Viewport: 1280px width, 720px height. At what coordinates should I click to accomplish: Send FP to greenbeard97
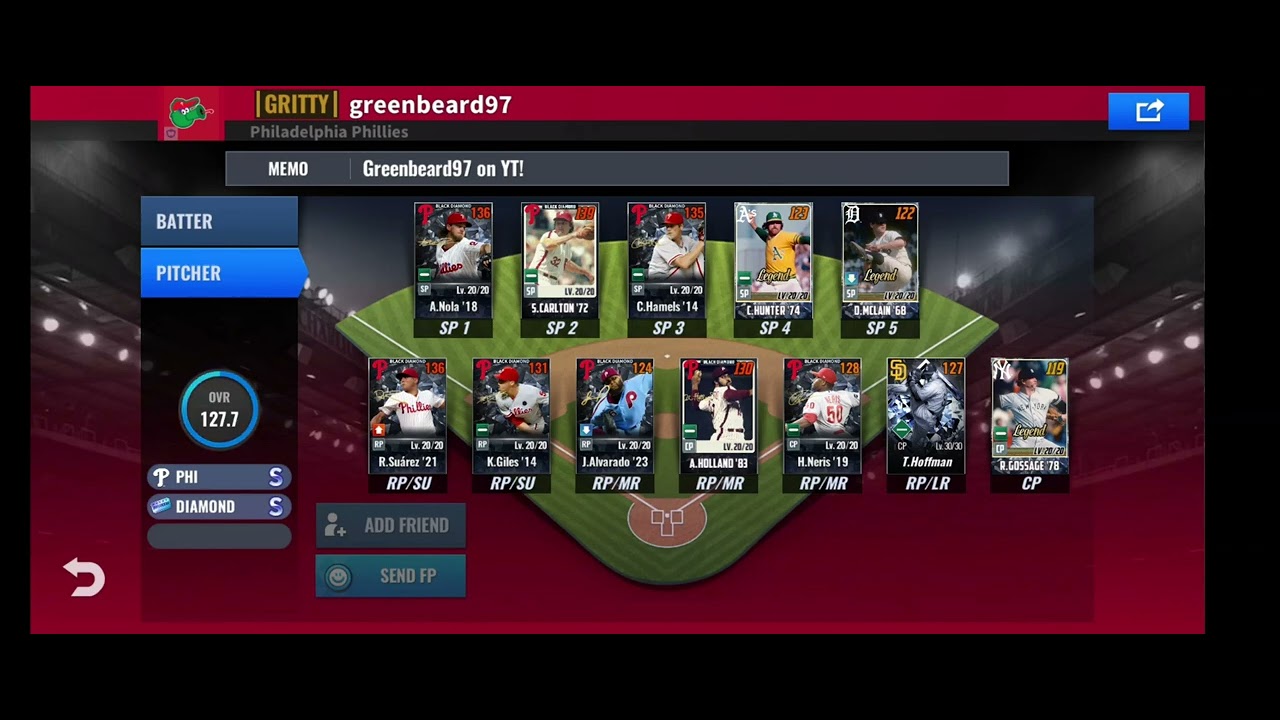coord(390,576)
